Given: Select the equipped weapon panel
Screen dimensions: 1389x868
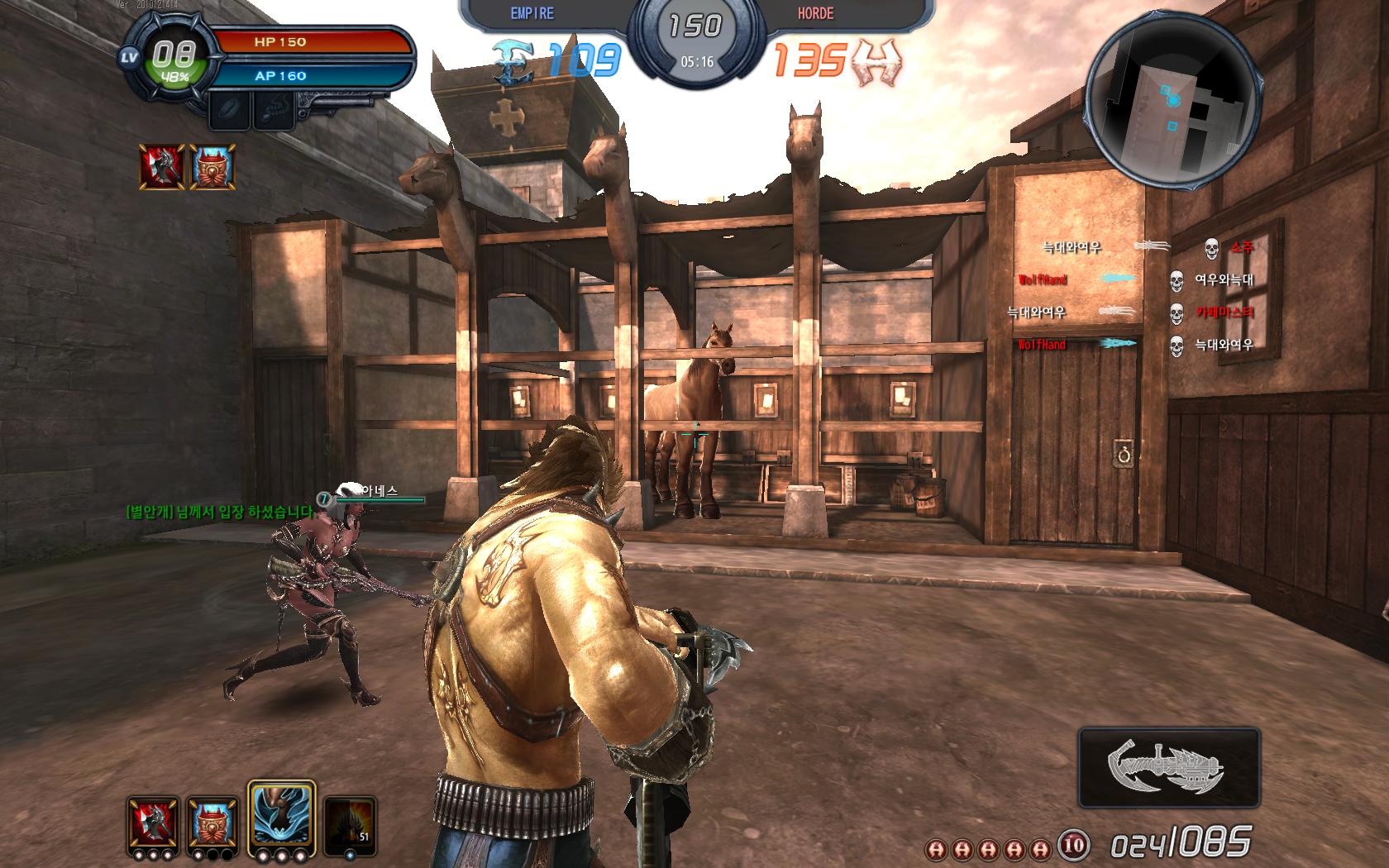Looking at the screenshot, I should [1169, 768].
